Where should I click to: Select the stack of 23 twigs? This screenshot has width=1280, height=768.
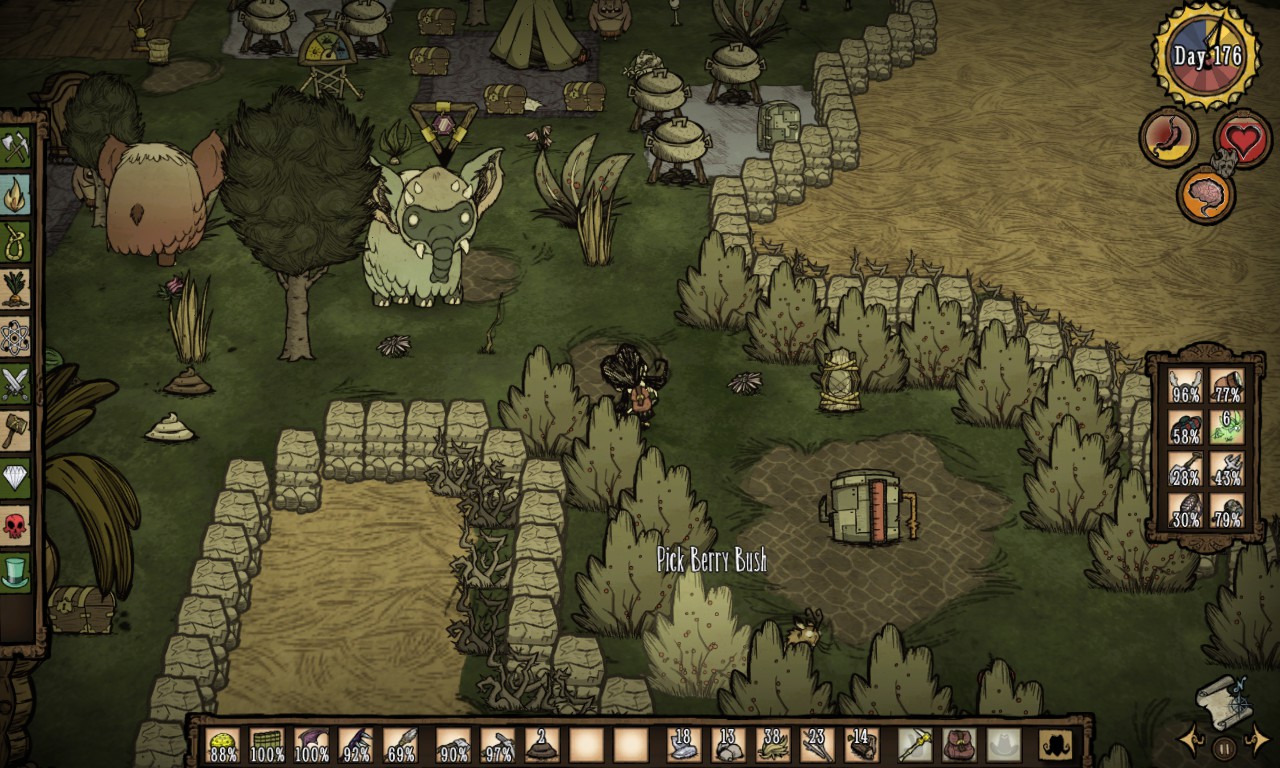point(817,745)
